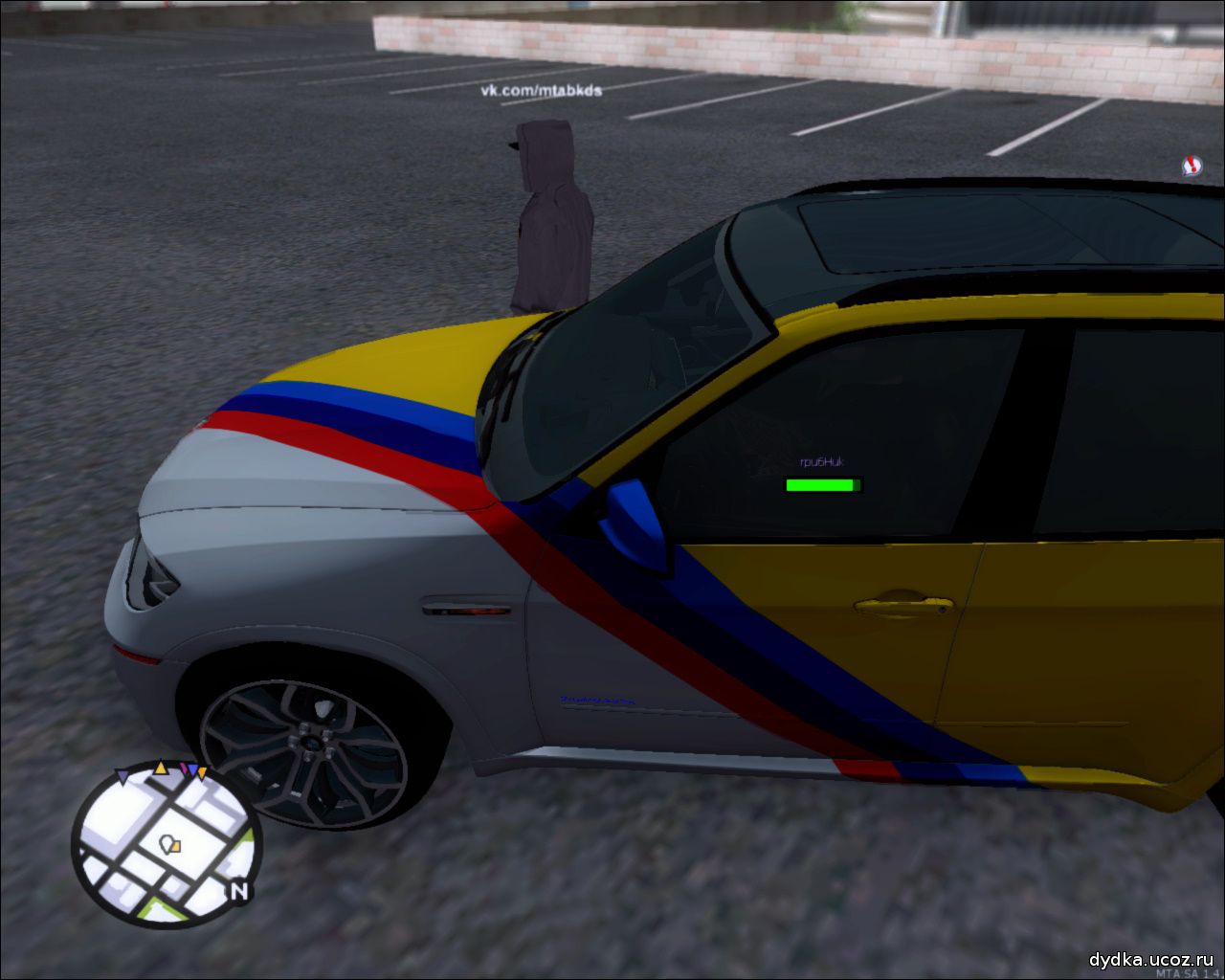Select the yellow upward triangle minimap blip

(161, 768)
